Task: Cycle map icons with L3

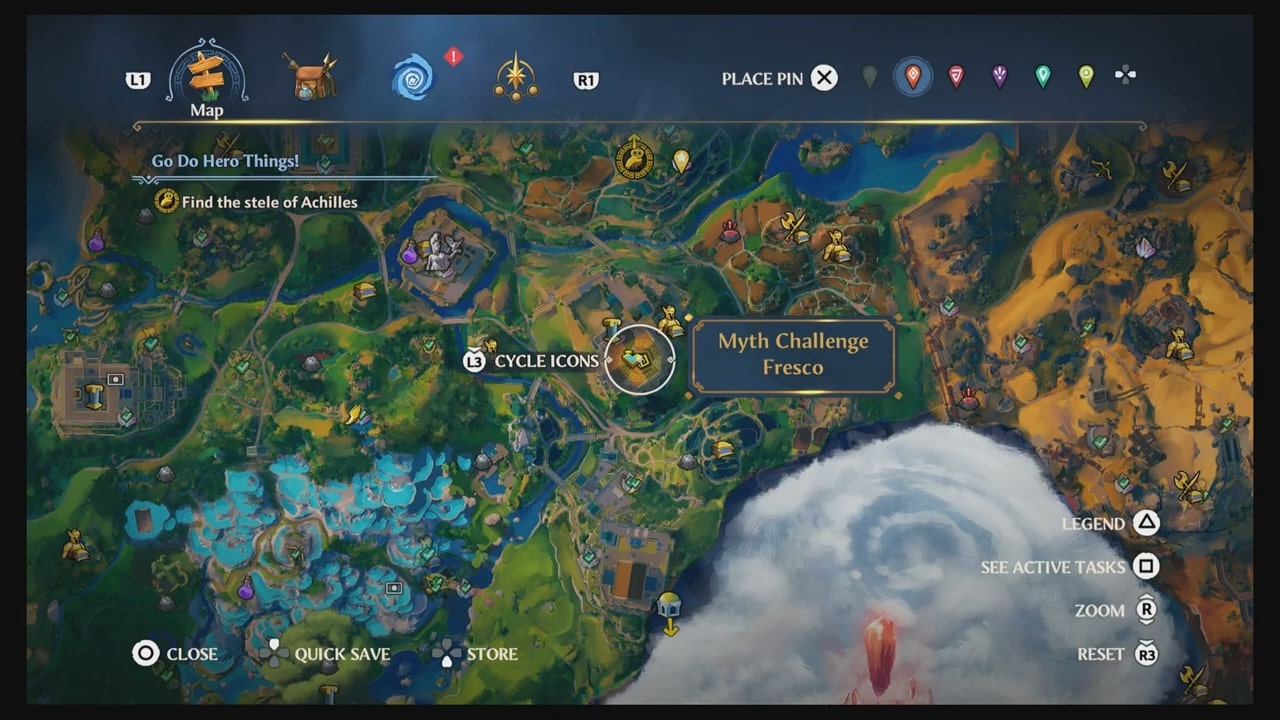Action: [475, 360]
